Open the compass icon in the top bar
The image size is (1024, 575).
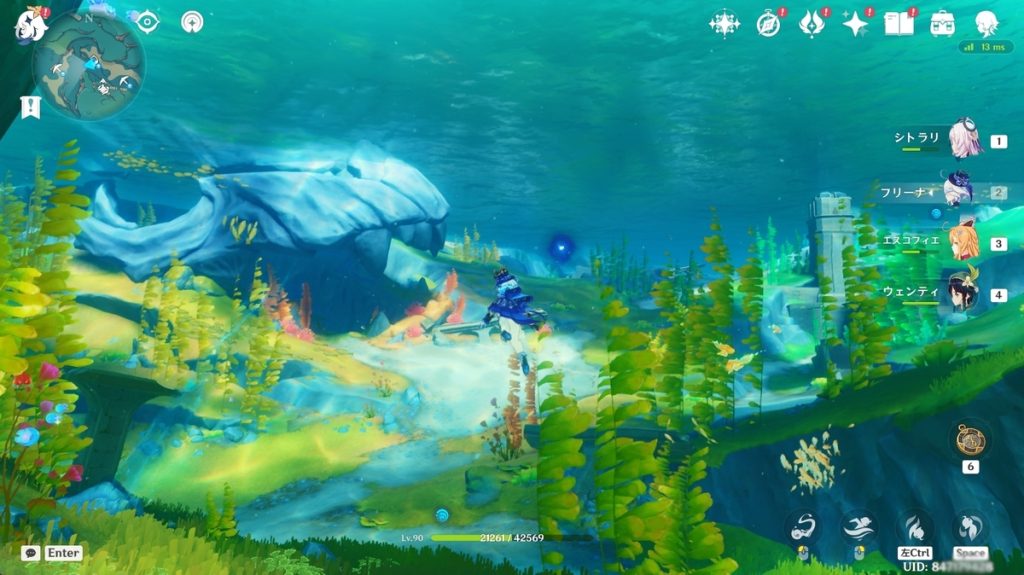coord(768,23)
